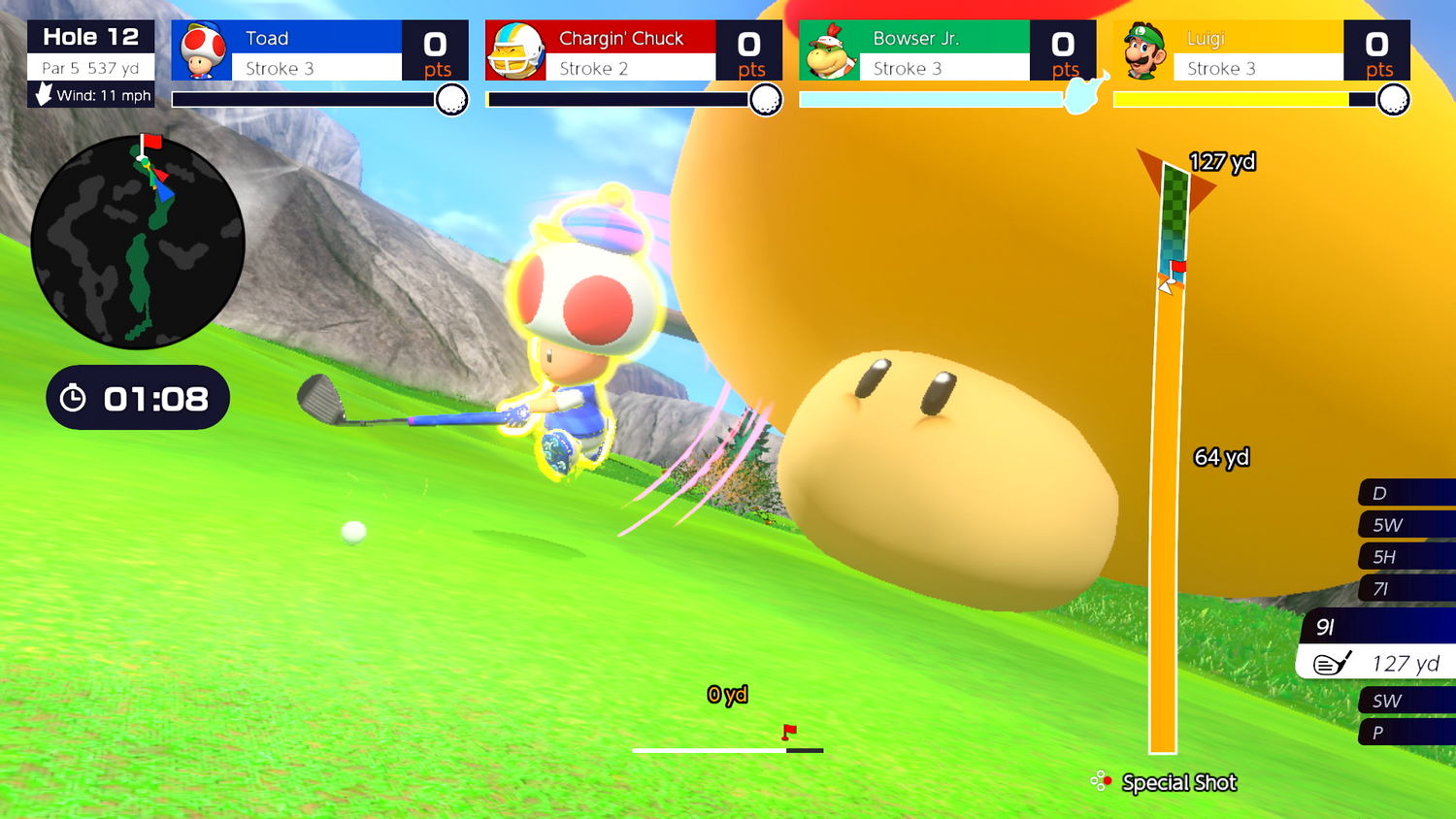Click the red flag on the minimap
The height and width of the screenshot is (819, 1456).
[x=151, y=143]
